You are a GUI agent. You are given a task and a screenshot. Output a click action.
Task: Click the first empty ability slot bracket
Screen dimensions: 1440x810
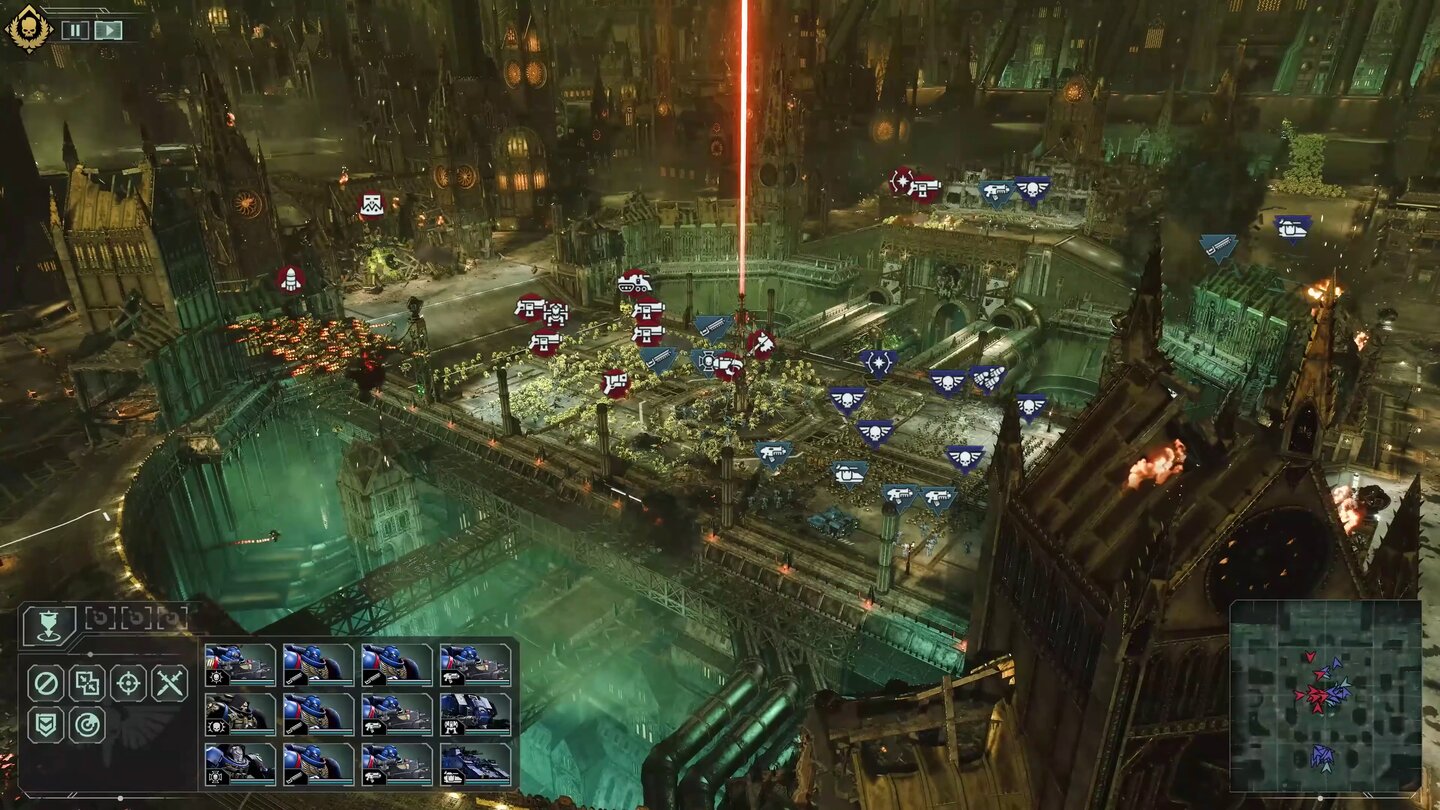(x=101, y=617)
